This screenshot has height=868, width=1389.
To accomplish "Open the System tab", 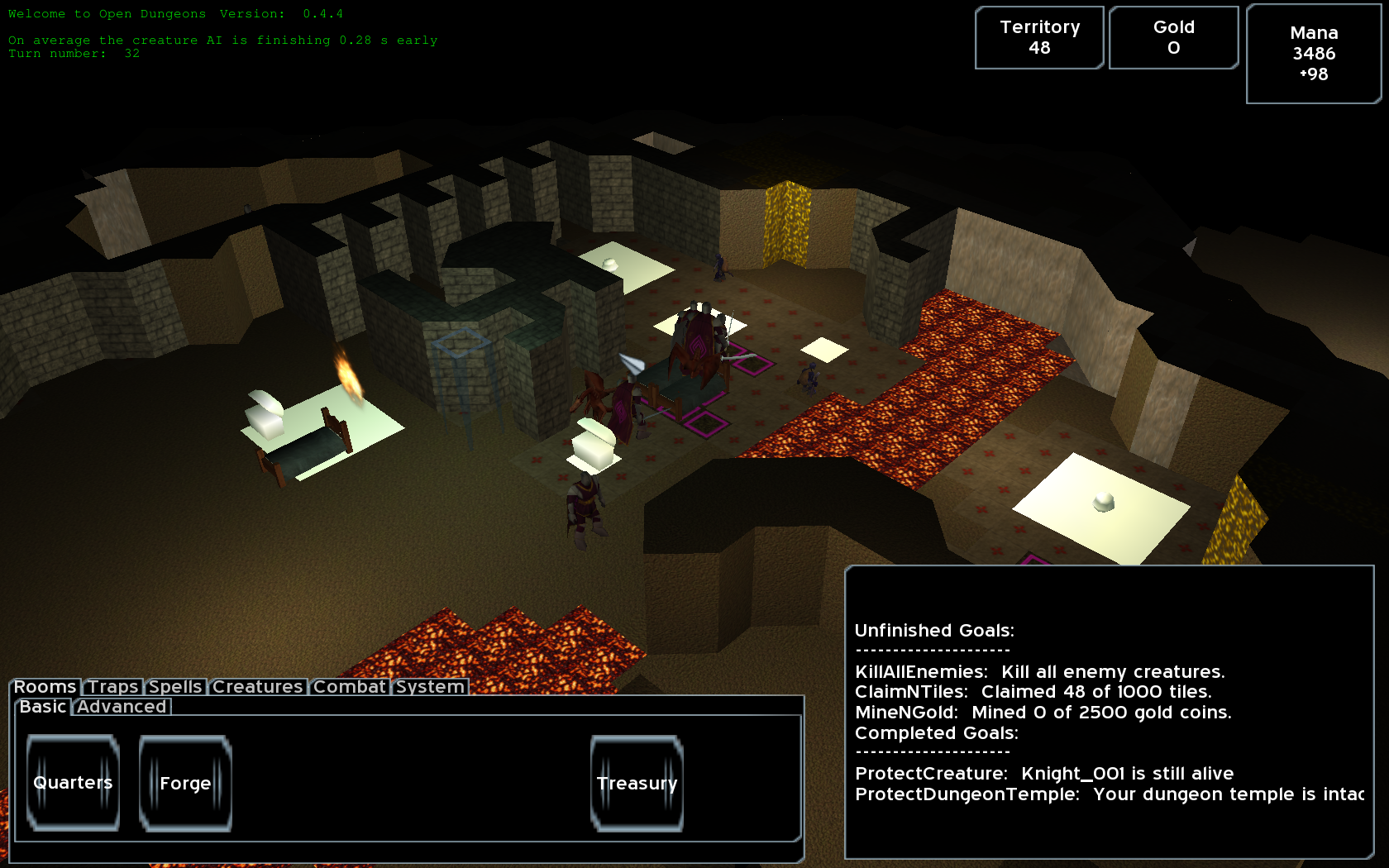I will pos(430,687).
